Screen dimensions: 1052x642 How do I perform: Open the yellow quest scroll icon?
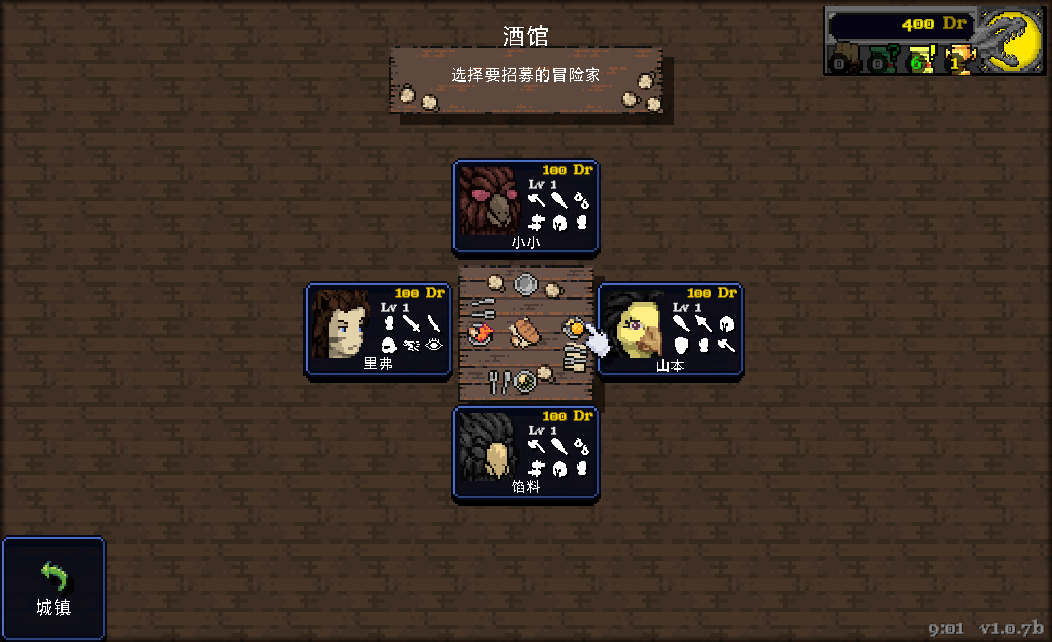click(918, 61)
